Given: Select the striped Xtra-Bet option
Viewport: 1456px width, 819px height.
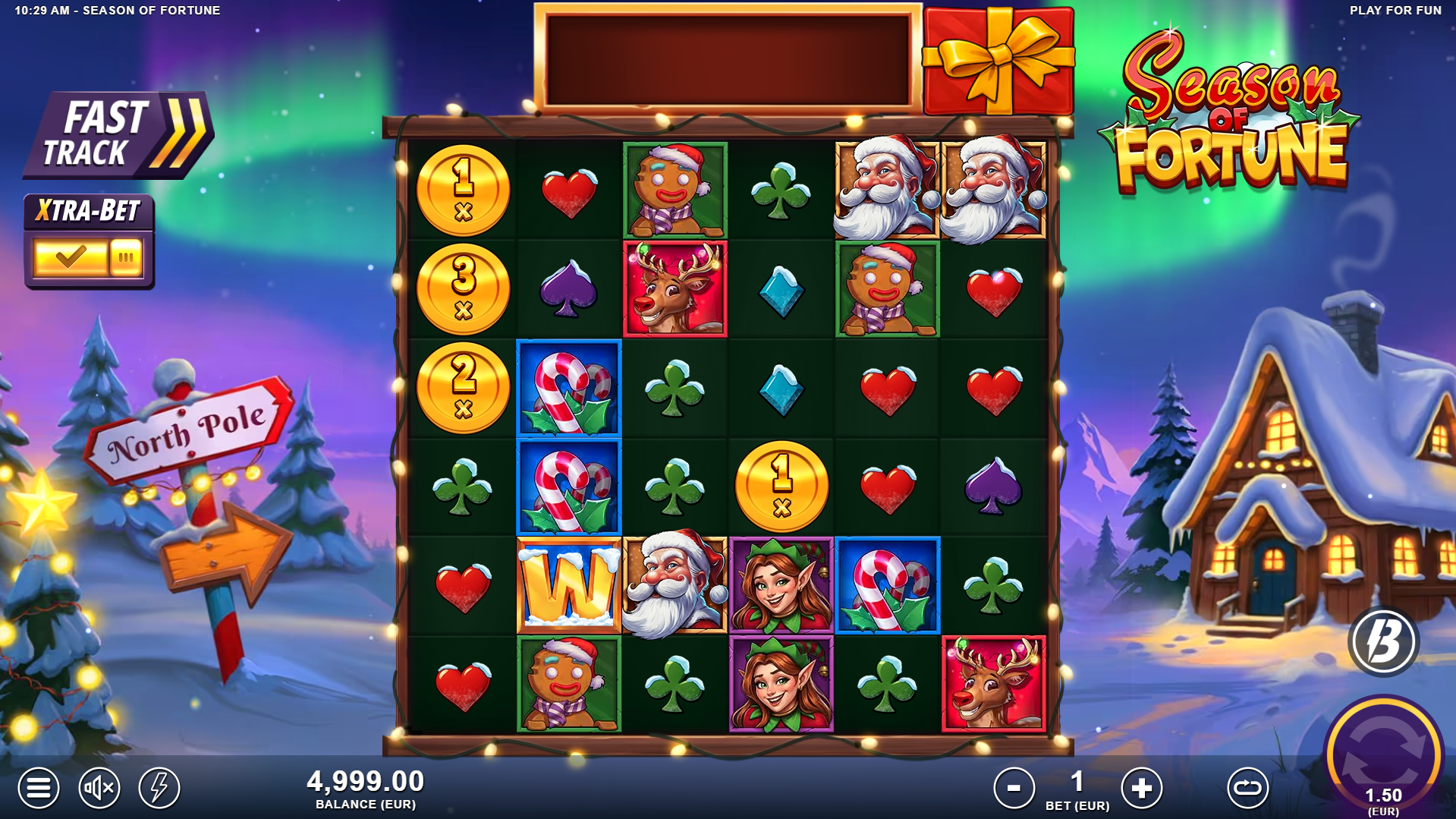Looking at the screenshot, I should coord(127,257).
